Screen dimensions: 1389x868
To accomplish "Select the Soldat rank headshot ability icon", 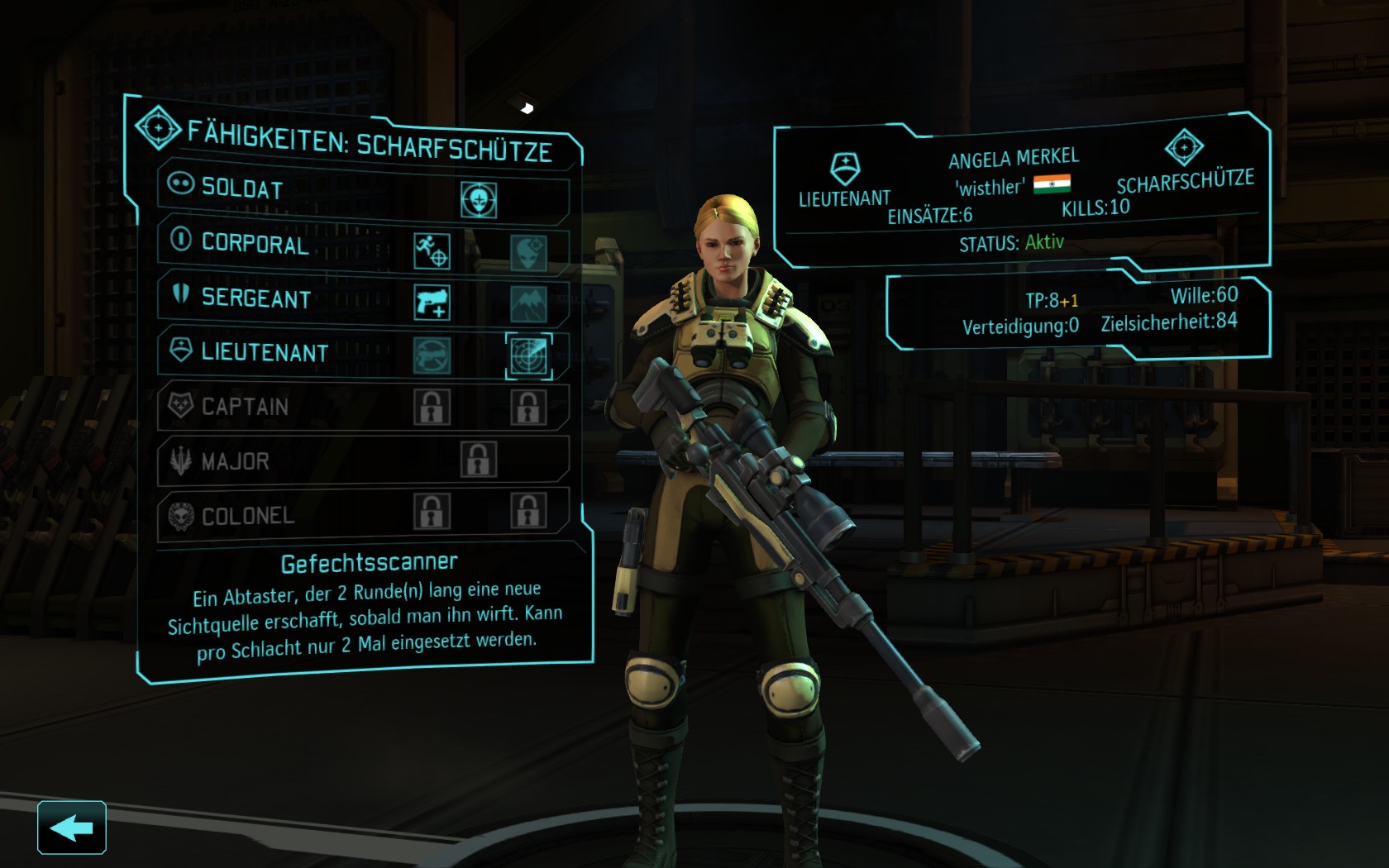I will [479, 200].
